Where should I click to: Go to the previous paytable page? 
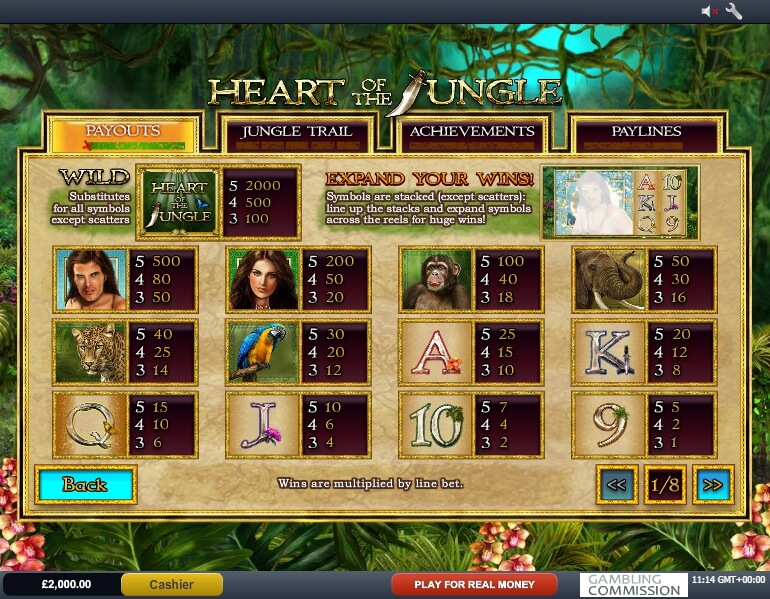click(x=617, y=485)
